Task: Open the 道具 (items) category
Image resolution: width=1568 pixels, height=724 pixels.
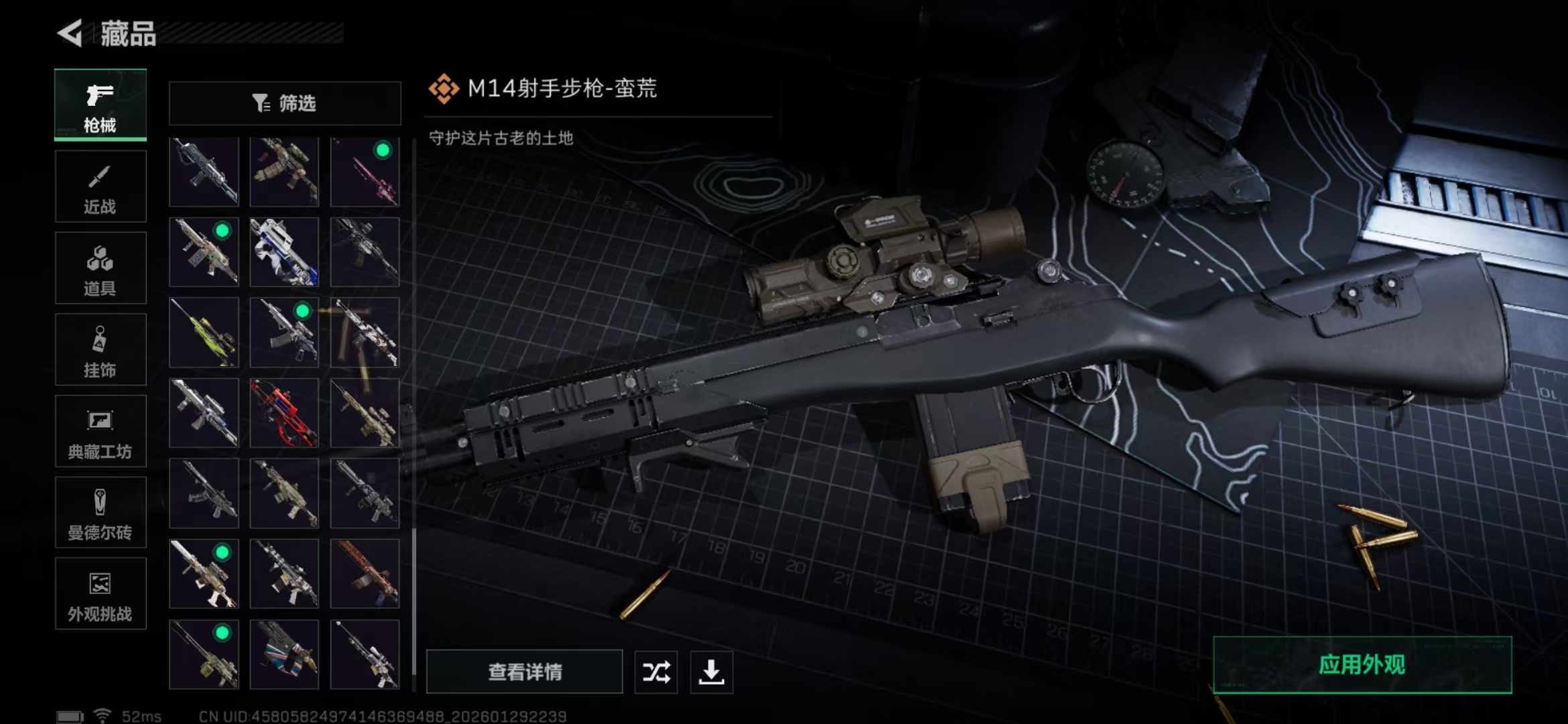Action: [x=101, y=267]
